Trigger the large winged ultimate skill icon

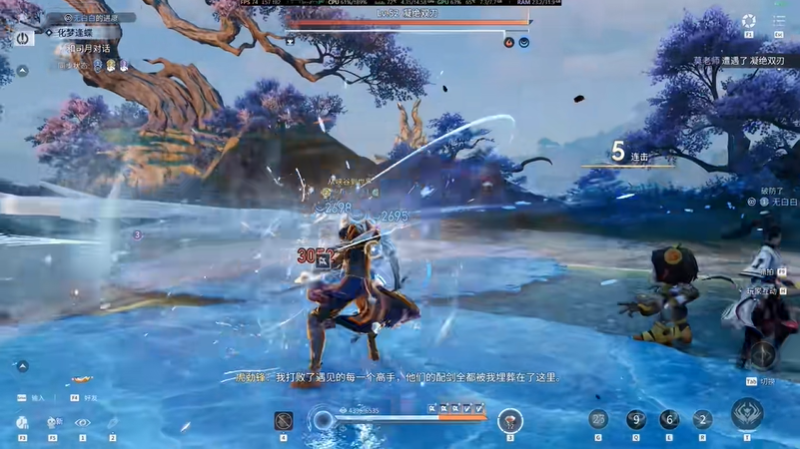tap(746, 415)
